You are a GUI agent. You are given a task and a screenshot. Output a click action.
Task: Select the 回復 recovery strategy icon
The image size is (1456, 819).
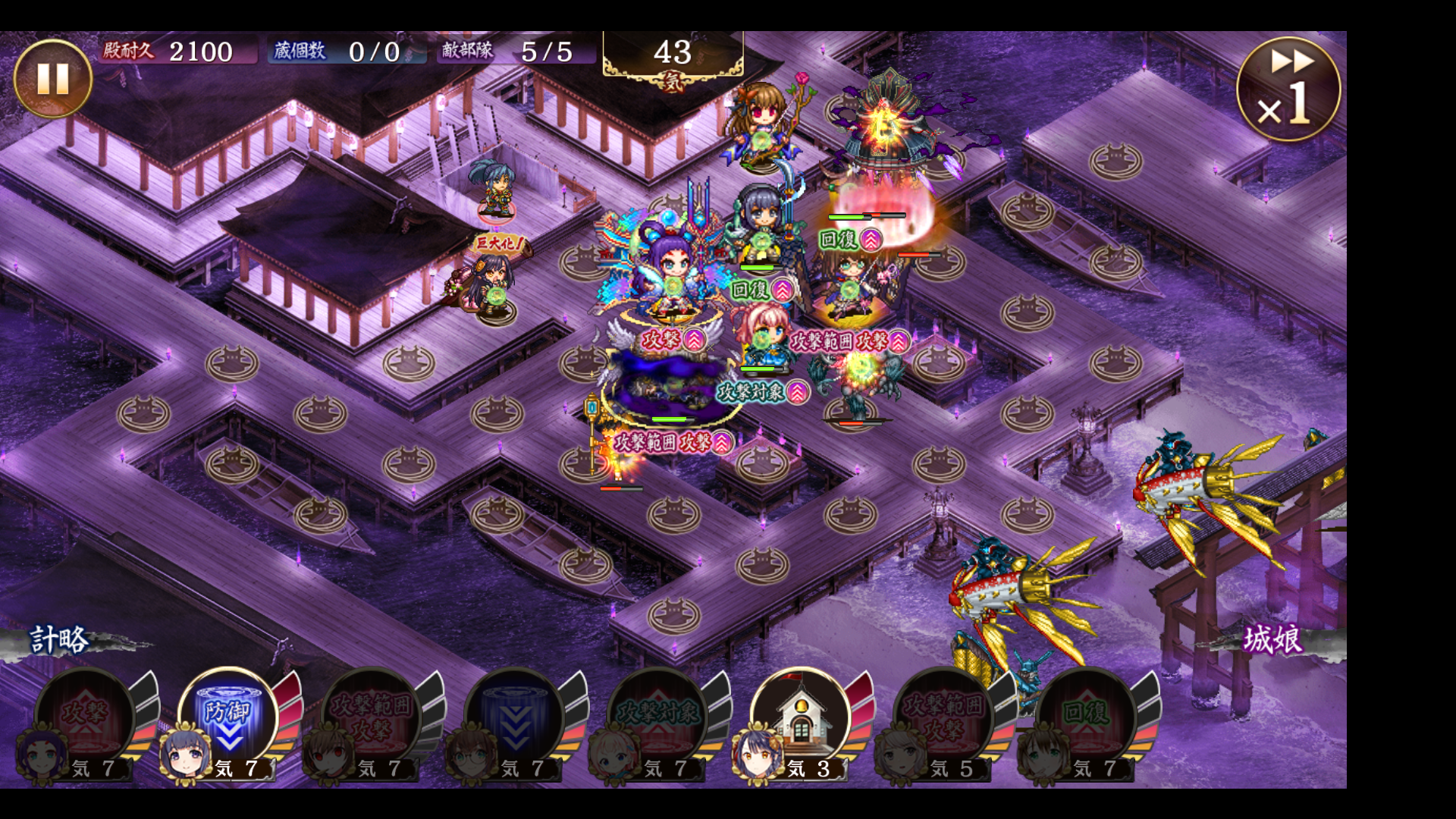1087,718
